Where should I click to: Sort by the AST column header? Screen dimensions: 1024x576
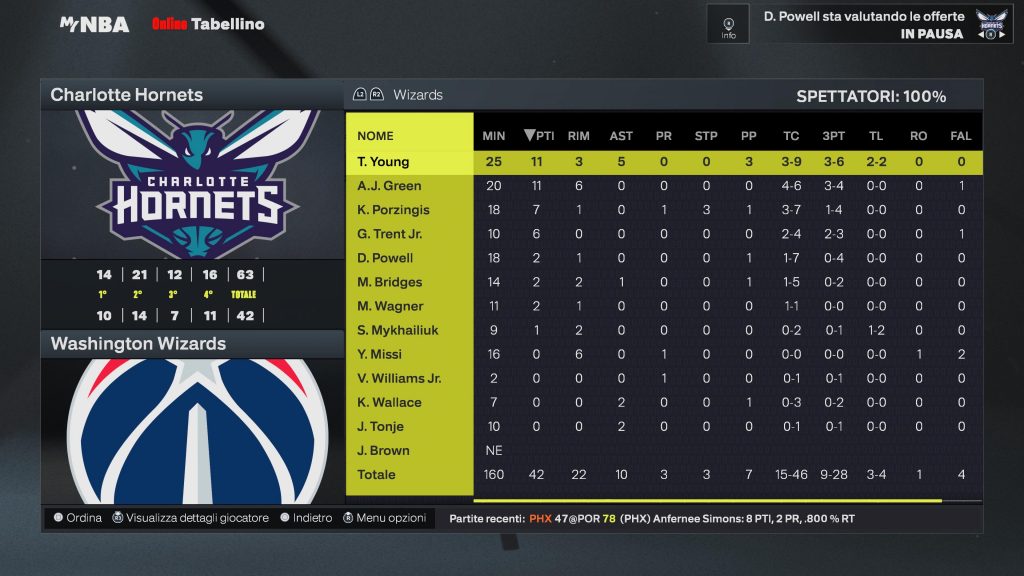point(621,136)
